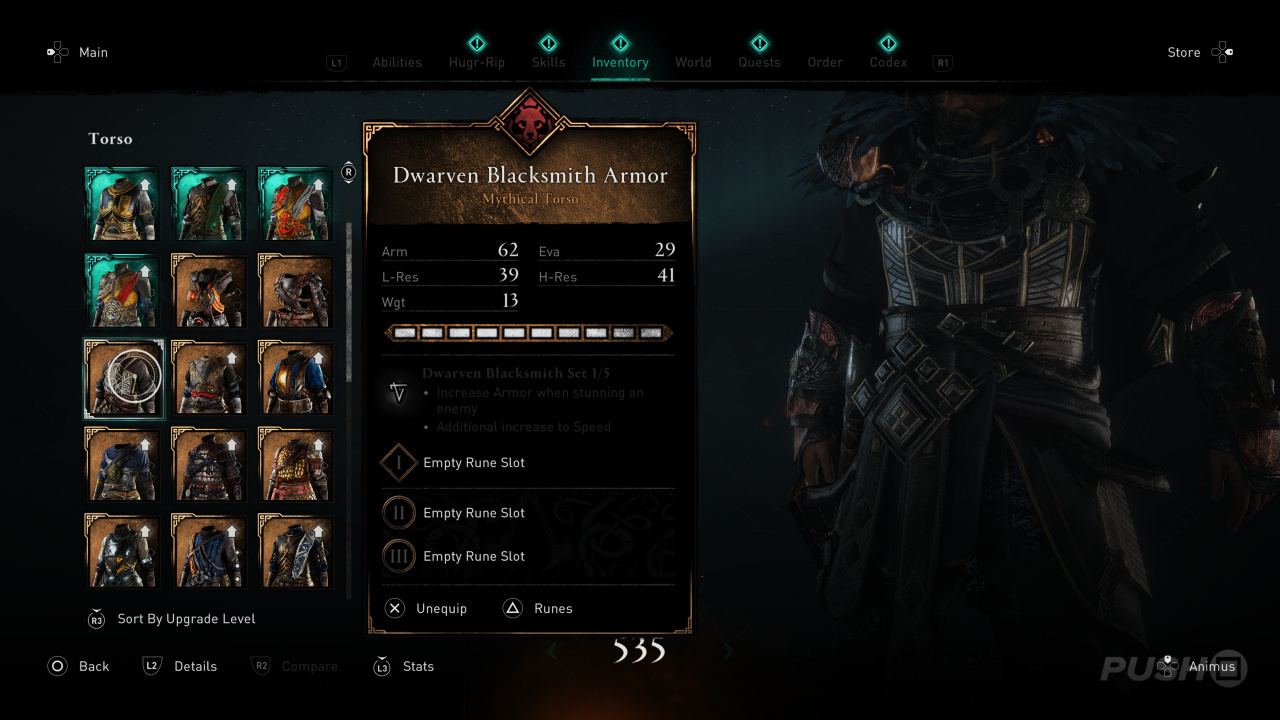The image size is (1280, 720).
Task: Choose the empty rune slot marked III
Action: click(x=473, y=556)
